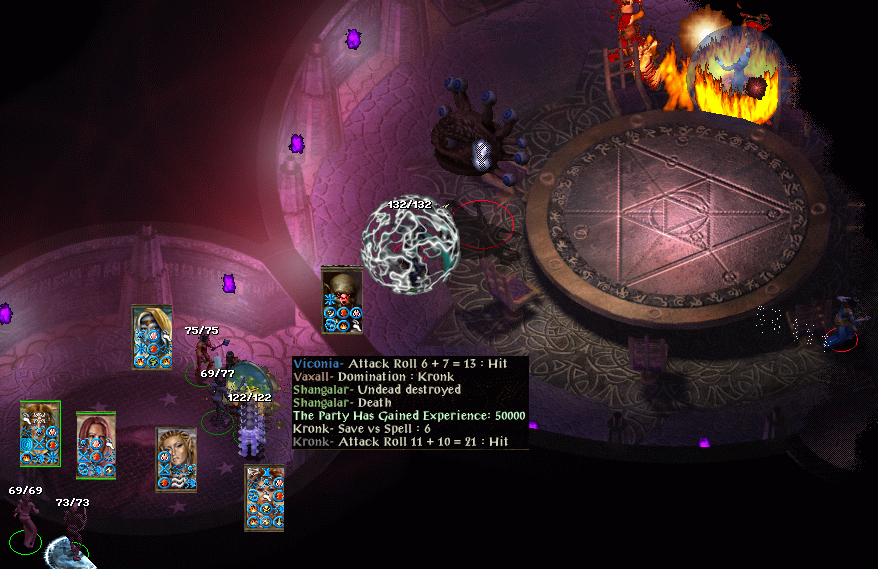Pick the portrait fully covered by status icons
This screenshot has height=569, width=878.
pos(264,497)
